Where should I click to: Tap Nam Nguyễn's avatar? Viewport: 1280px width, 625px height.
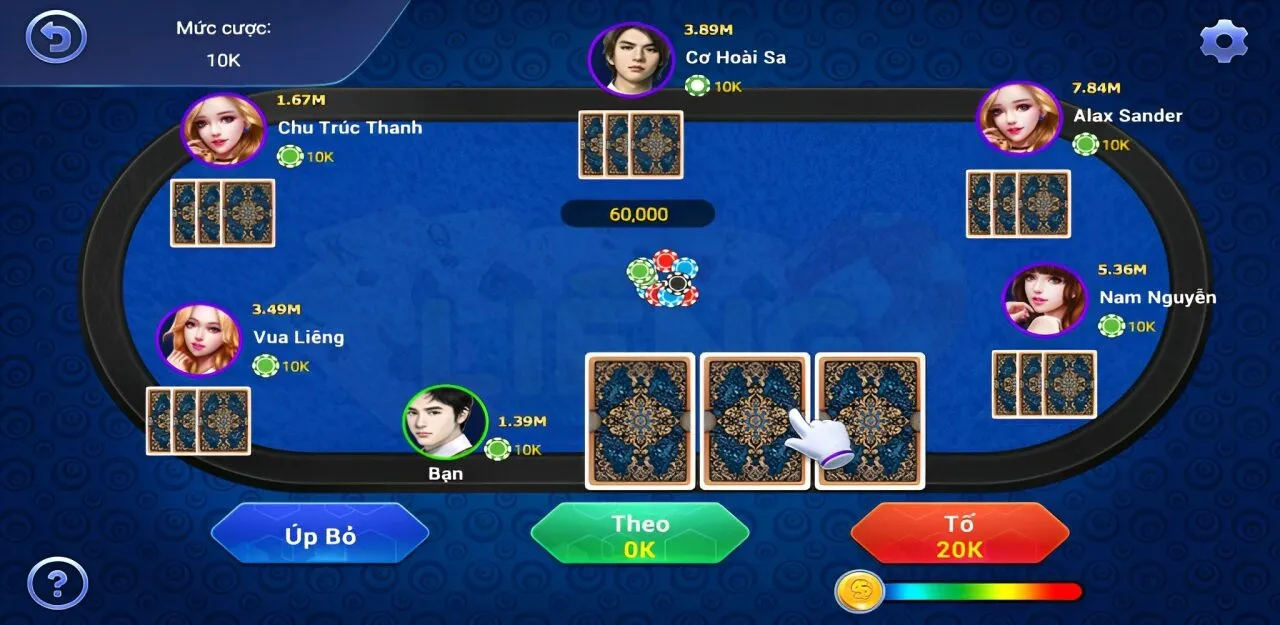pyautogui.click(x=1045, y=300)
